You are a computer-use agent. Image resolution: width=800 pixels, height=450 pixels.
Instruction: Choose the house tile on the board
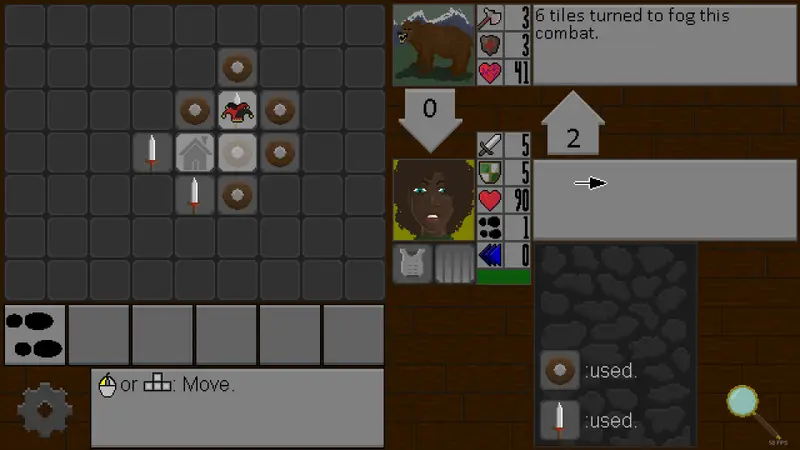pyautogui.click(x=196, y=153)
